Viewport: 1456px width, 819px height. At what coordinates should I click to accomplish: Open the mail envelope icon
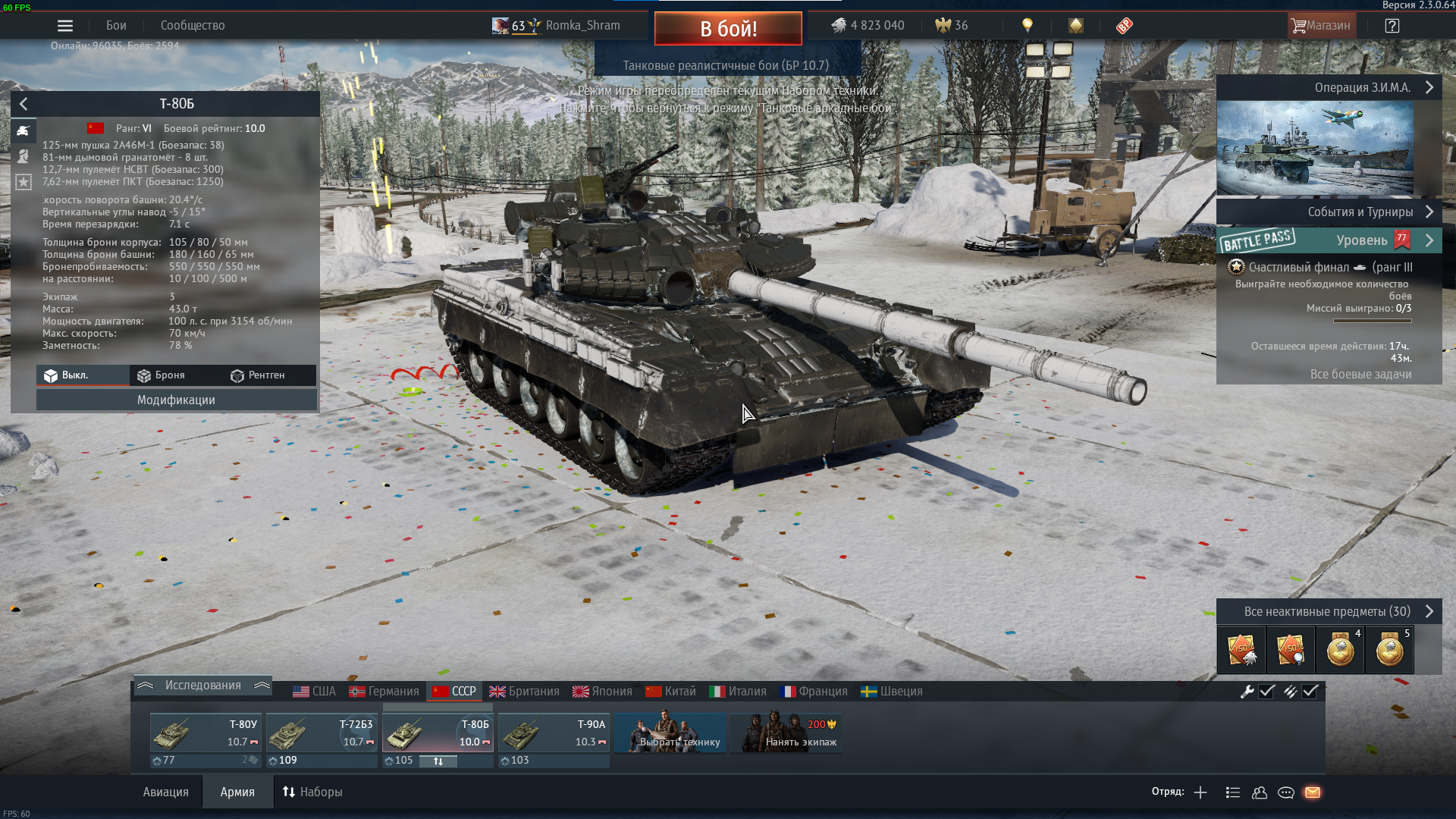(x=1313, y=792)
